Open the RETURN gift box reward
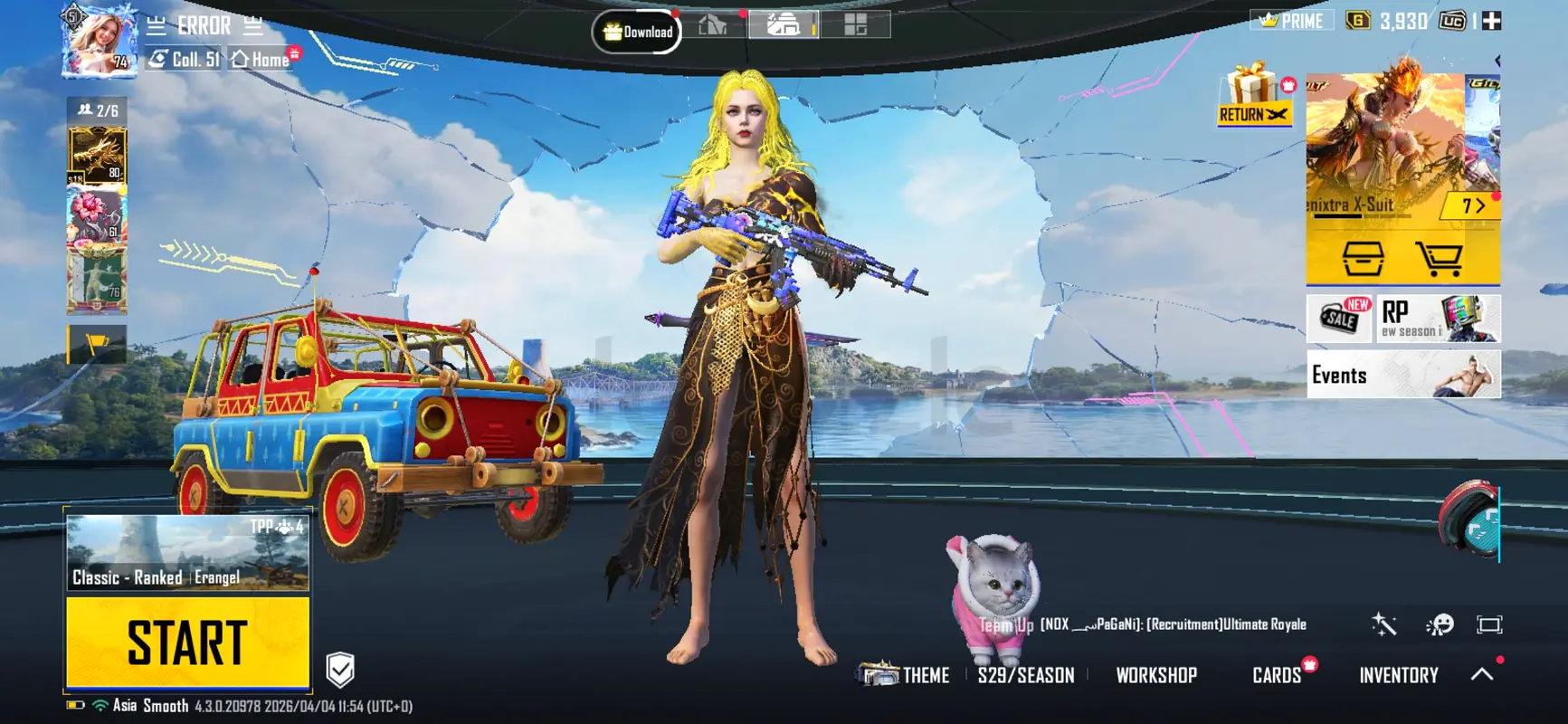Screen dimensions: 1568x724 pyautogui.click(x=1254, y=96)
